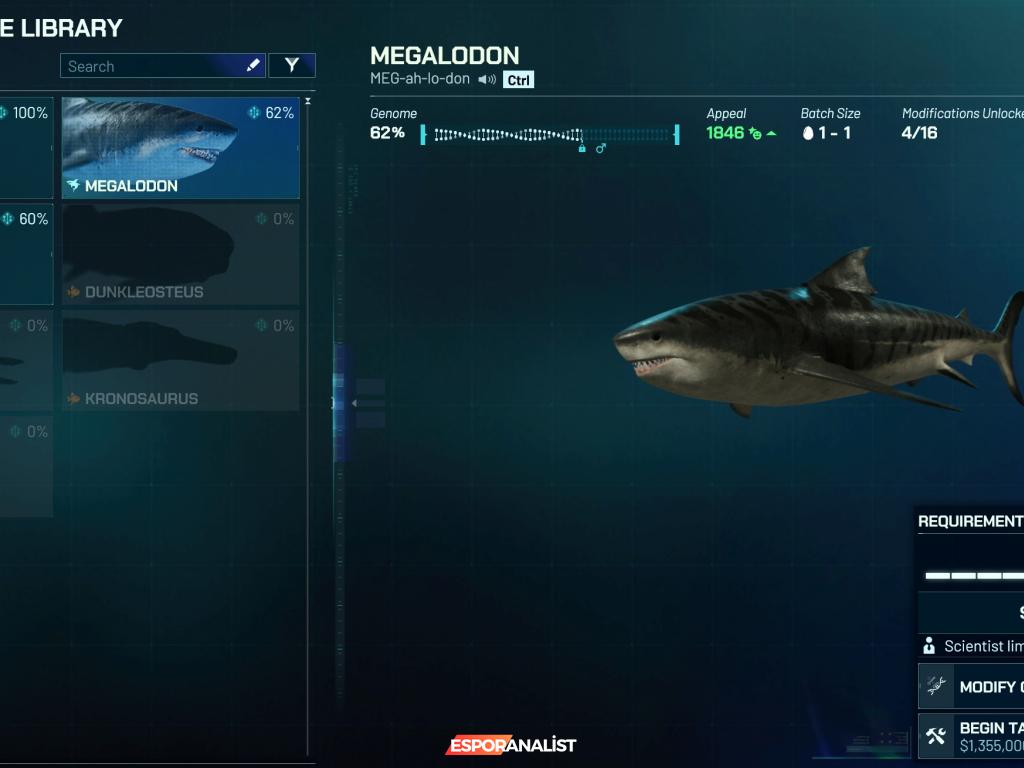This screenshot has height=768, width=1024.
Task: Choose the Dunkleosteus species card
Action: (180, 254)
